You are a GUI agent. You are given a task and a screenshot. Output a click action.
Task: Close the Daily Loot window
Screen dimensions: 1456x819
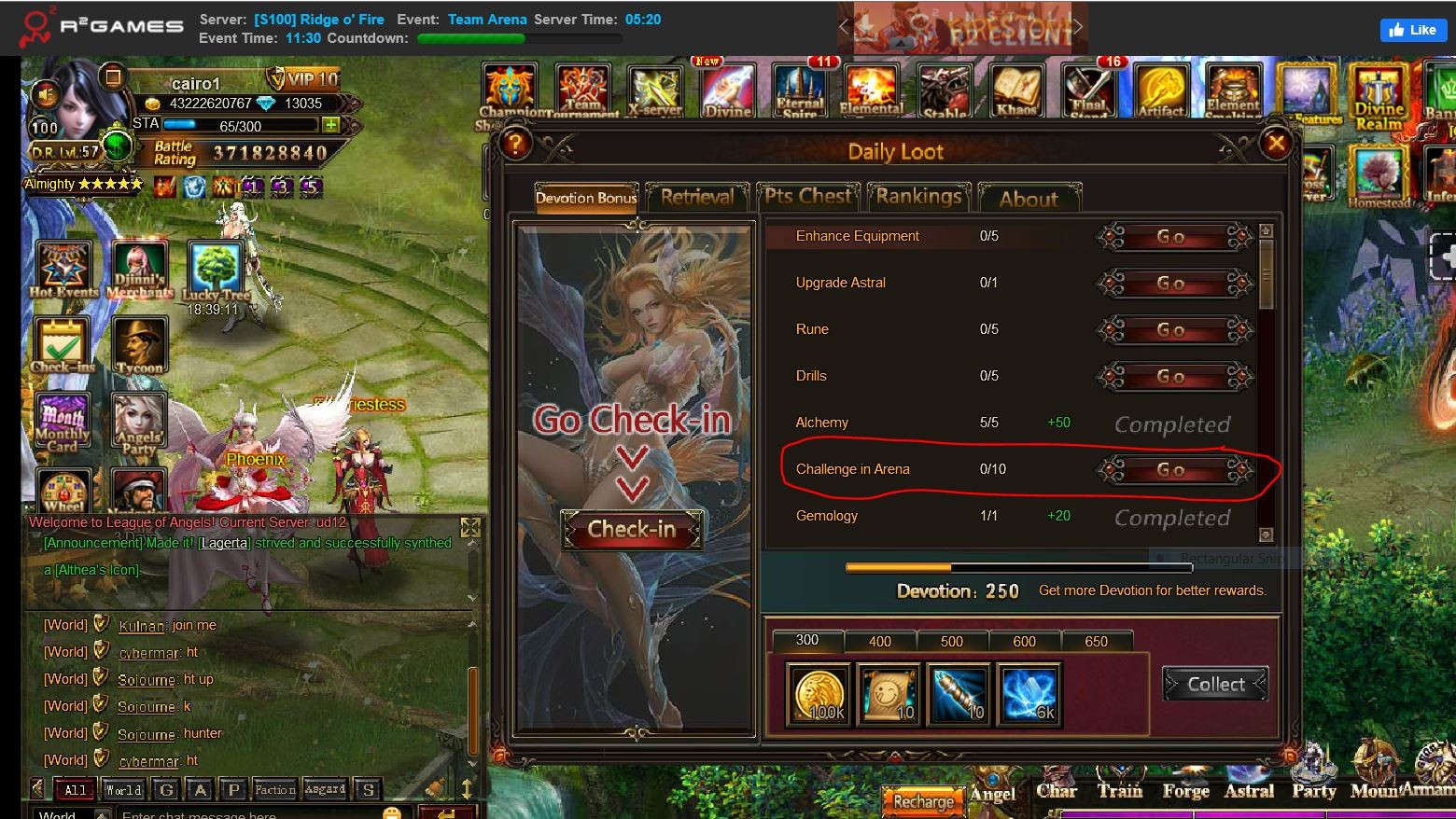coord(1276,143)
